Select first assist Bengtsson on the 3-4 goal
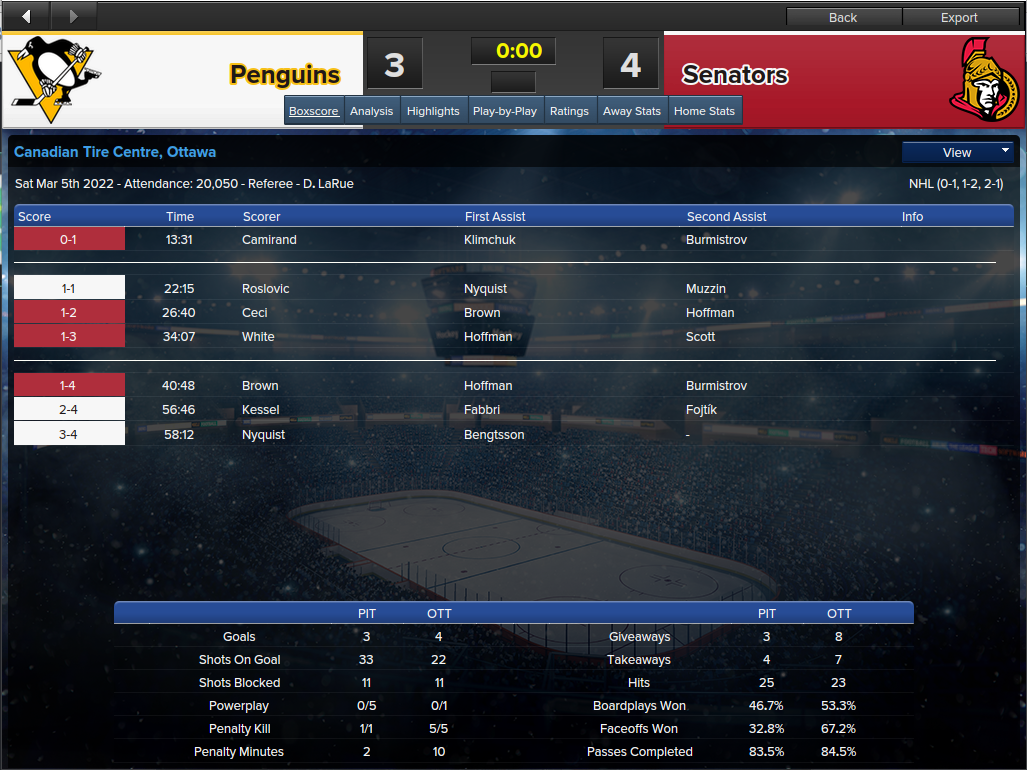 click(494, 435)
